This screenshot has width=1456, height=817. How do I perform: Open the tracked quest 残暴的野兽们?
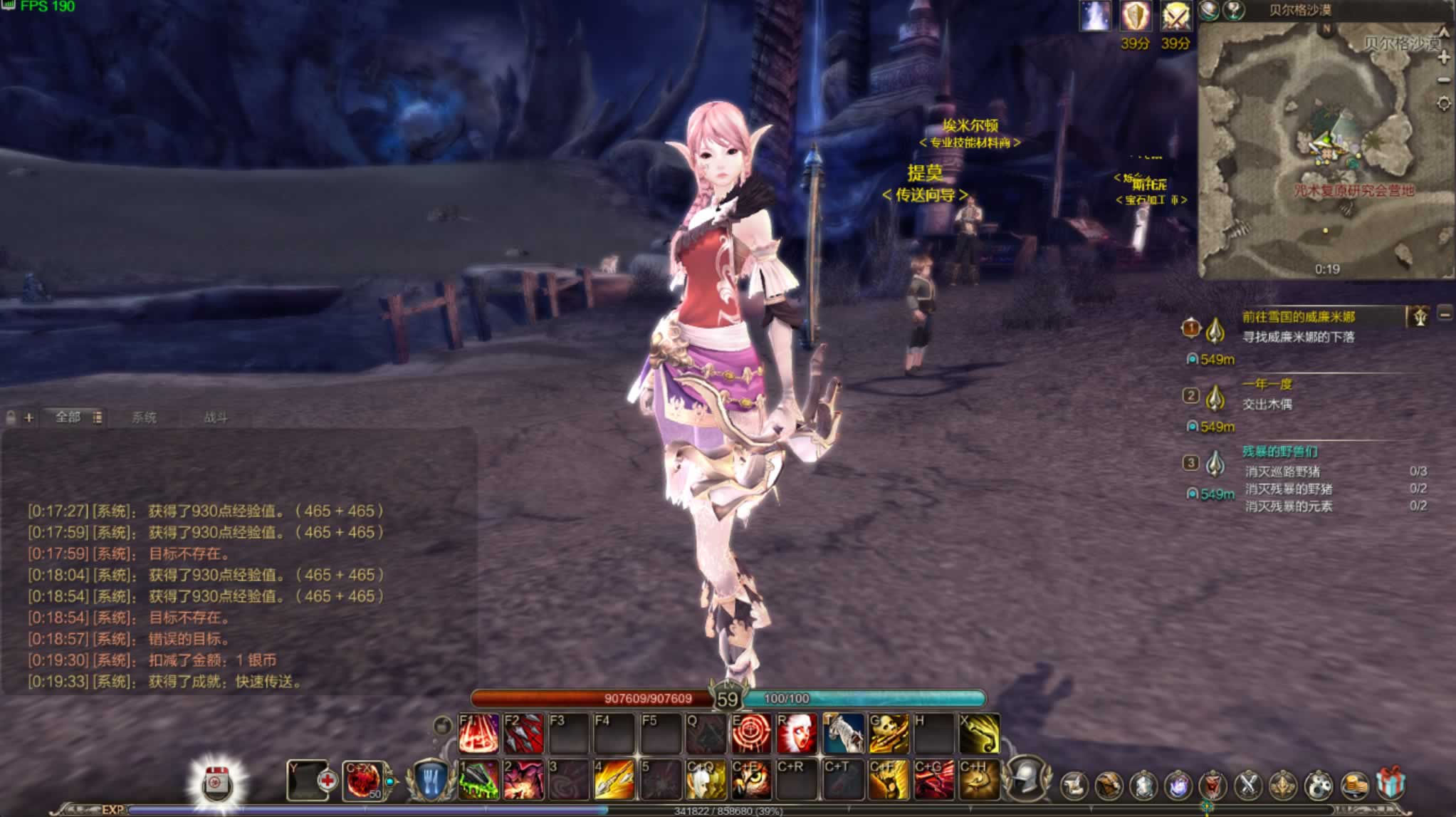pos(1279,452)
